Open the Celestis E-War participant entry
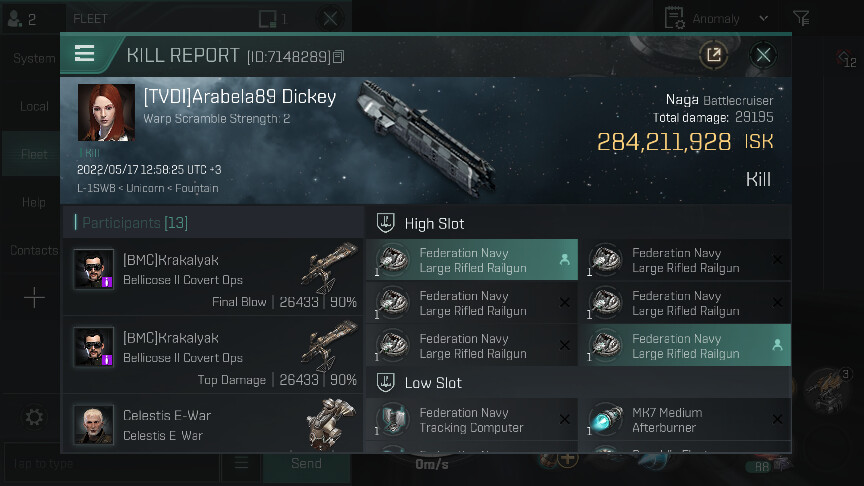Image resolution: width=864 pixels, height=486 pixels. tap(213, 424)
